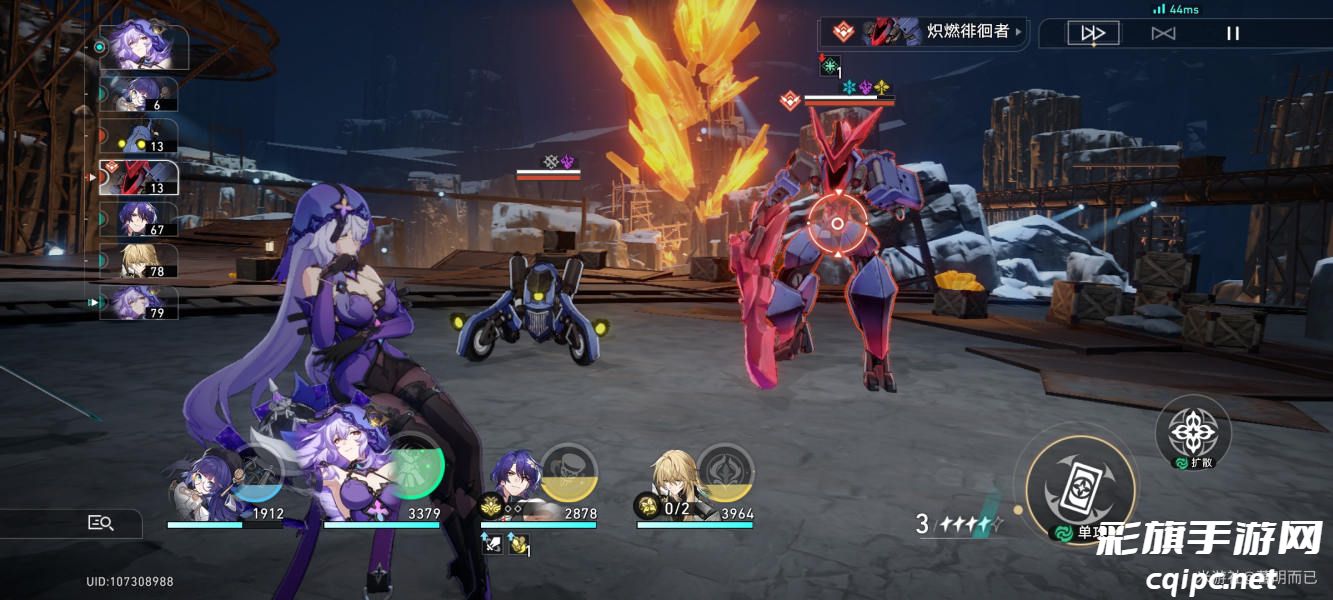Open the battle info log icon
Viewport: 1333px width, 600px height.
coord(101,522)
